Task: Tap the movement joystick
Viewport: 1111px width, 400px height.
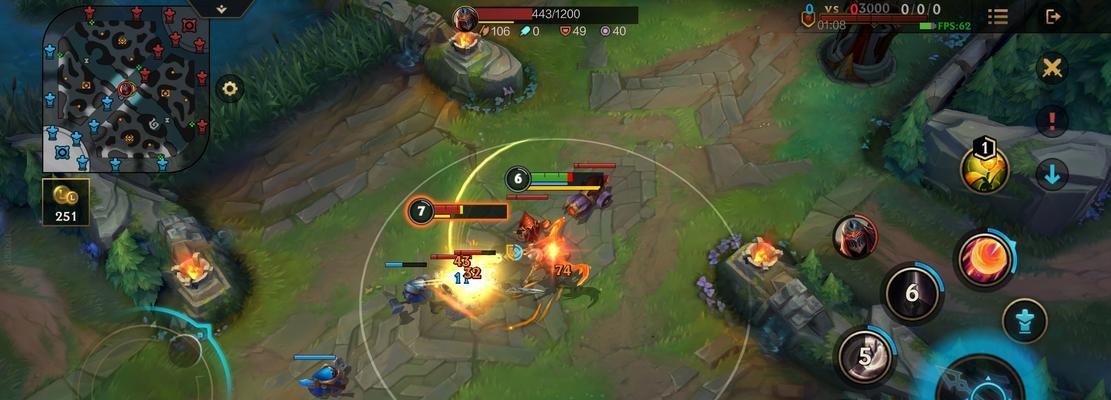Action: tap(183, 350)
